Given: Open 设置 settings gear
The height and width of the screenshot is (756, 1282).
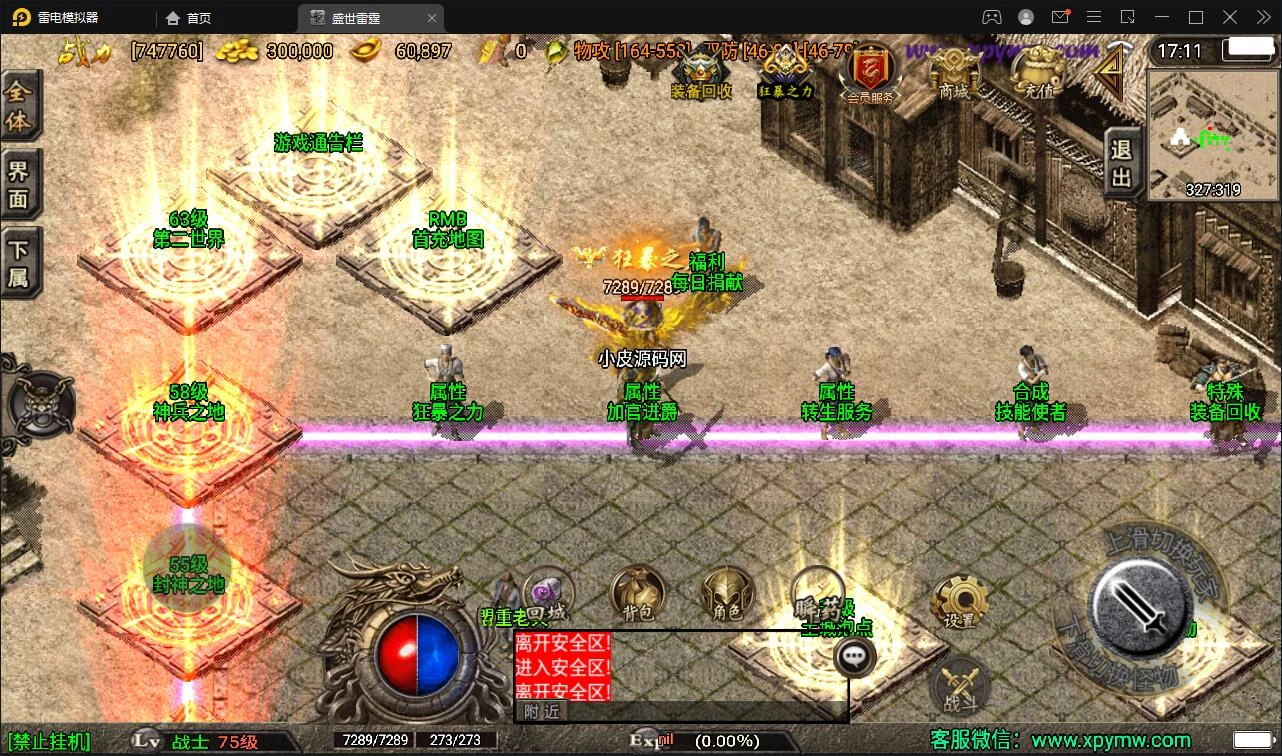Looking at the screenshot, I should tap(960, 602).
